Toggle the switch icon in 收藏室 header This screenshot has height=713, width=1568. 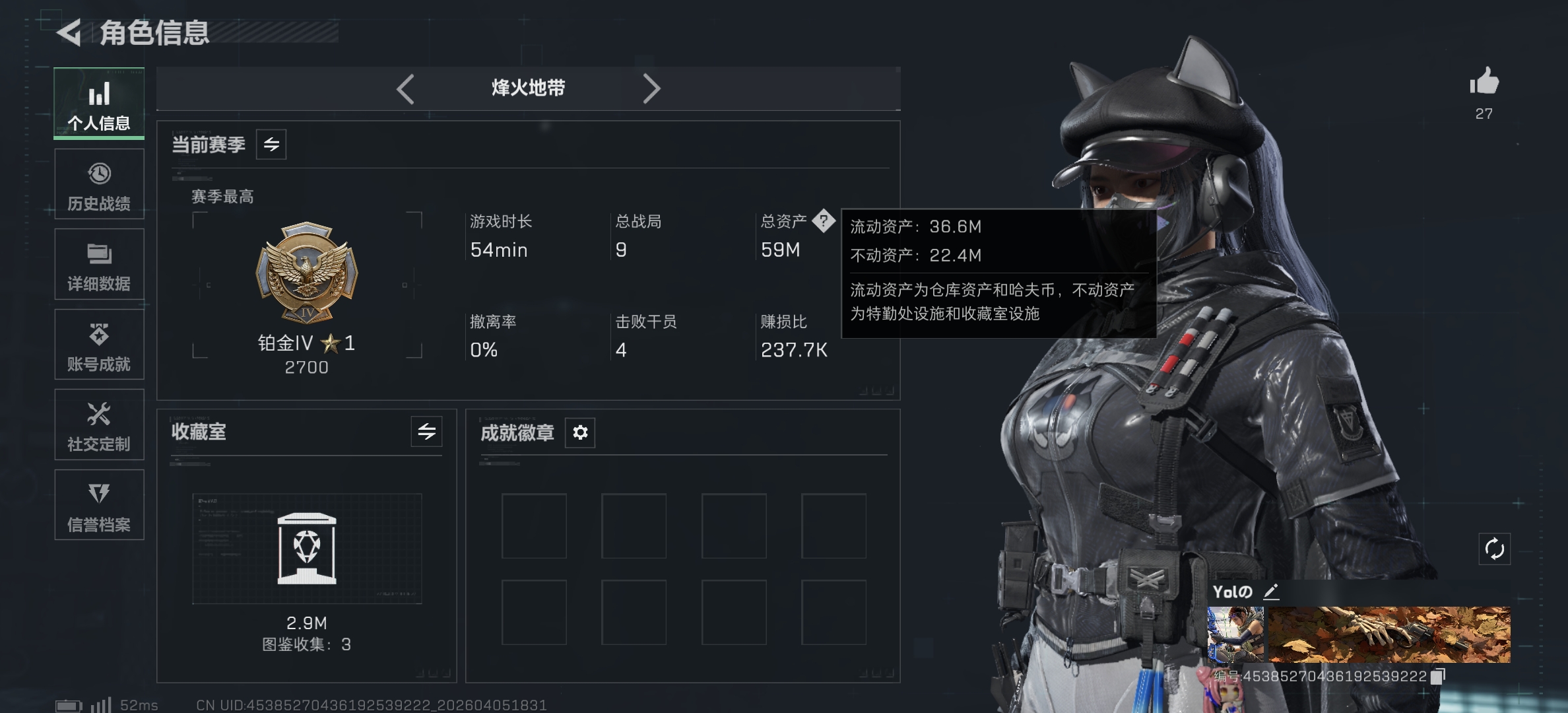(x=426, y=432)
